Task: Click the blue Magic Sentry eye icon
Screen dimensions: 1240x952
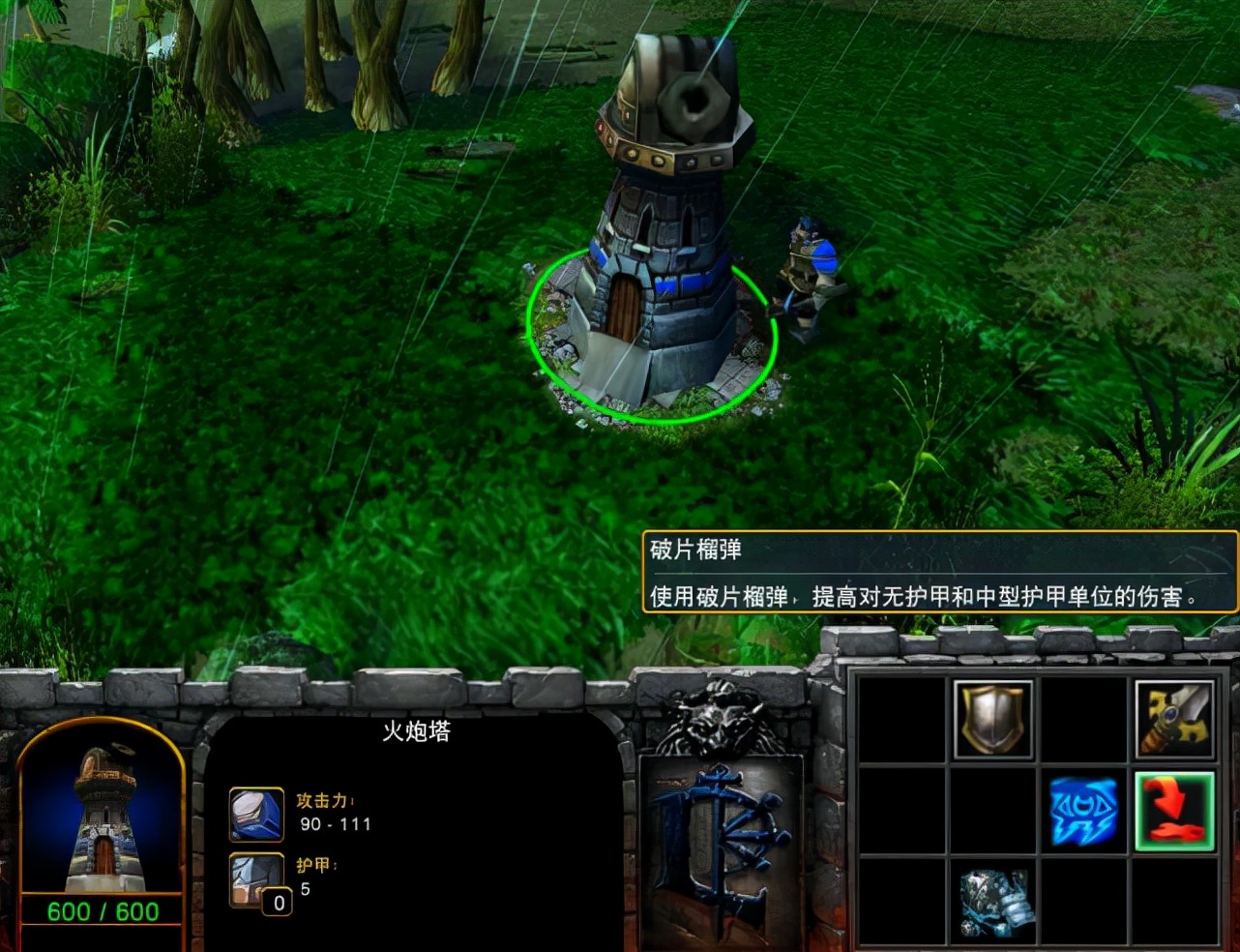Action: (1083, 811)
